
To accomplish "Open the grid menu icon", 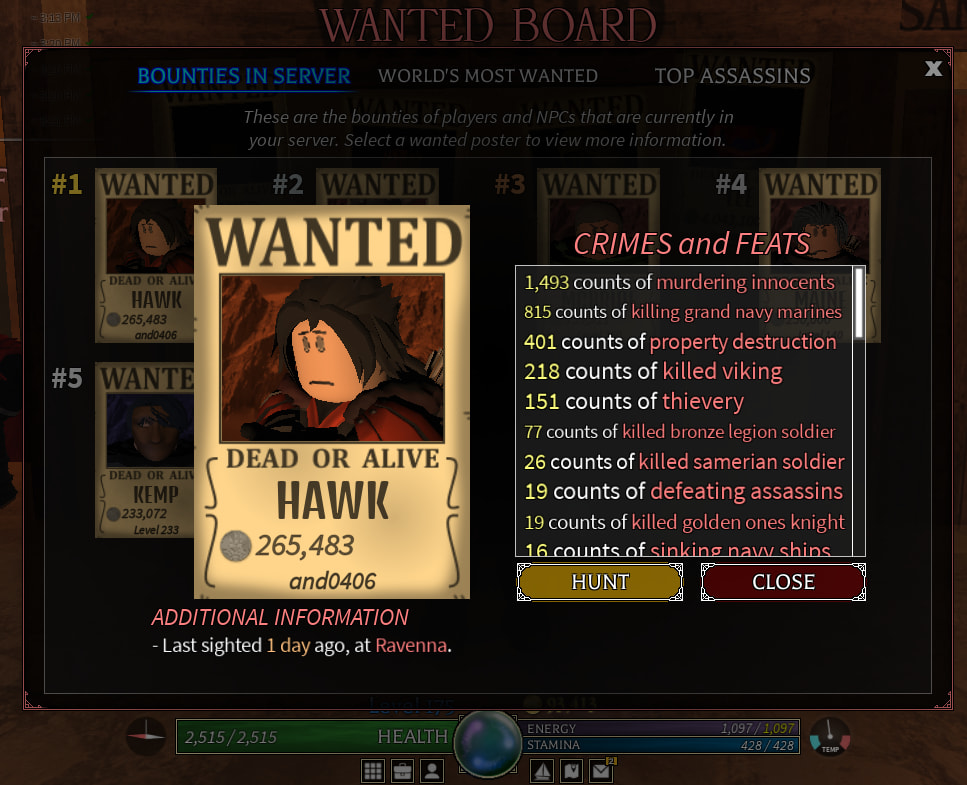I will point(373,771).
